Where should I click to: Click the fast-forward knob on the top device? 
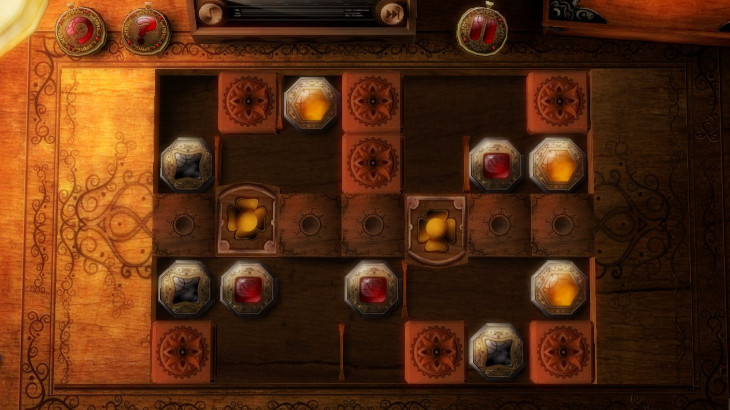393,13
